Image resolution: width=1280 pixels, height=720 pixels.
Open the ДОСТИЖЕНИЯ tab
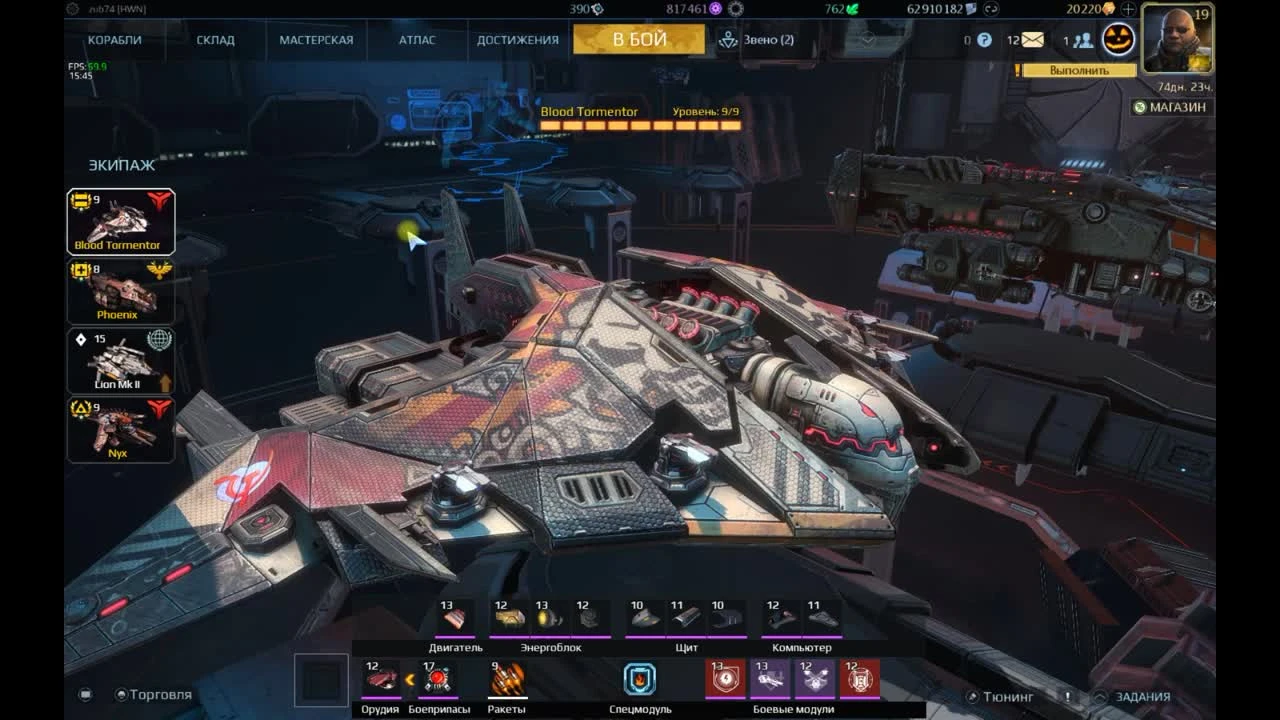(517, 40)
